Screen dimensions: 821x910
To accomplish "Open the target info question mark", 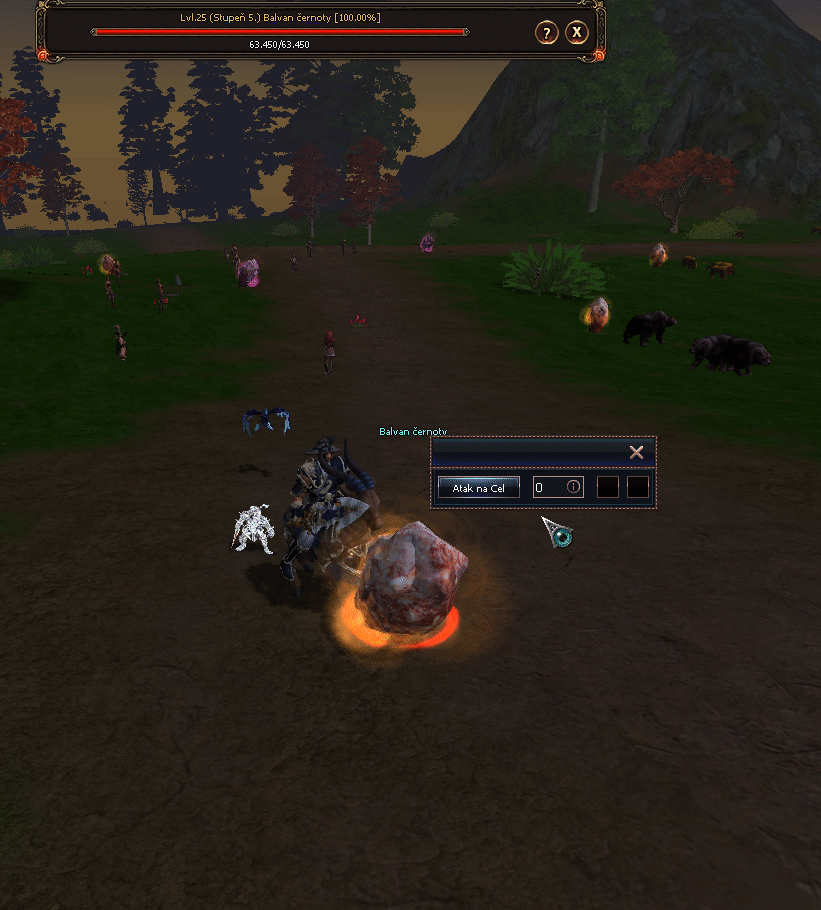I will click(546, 33).
